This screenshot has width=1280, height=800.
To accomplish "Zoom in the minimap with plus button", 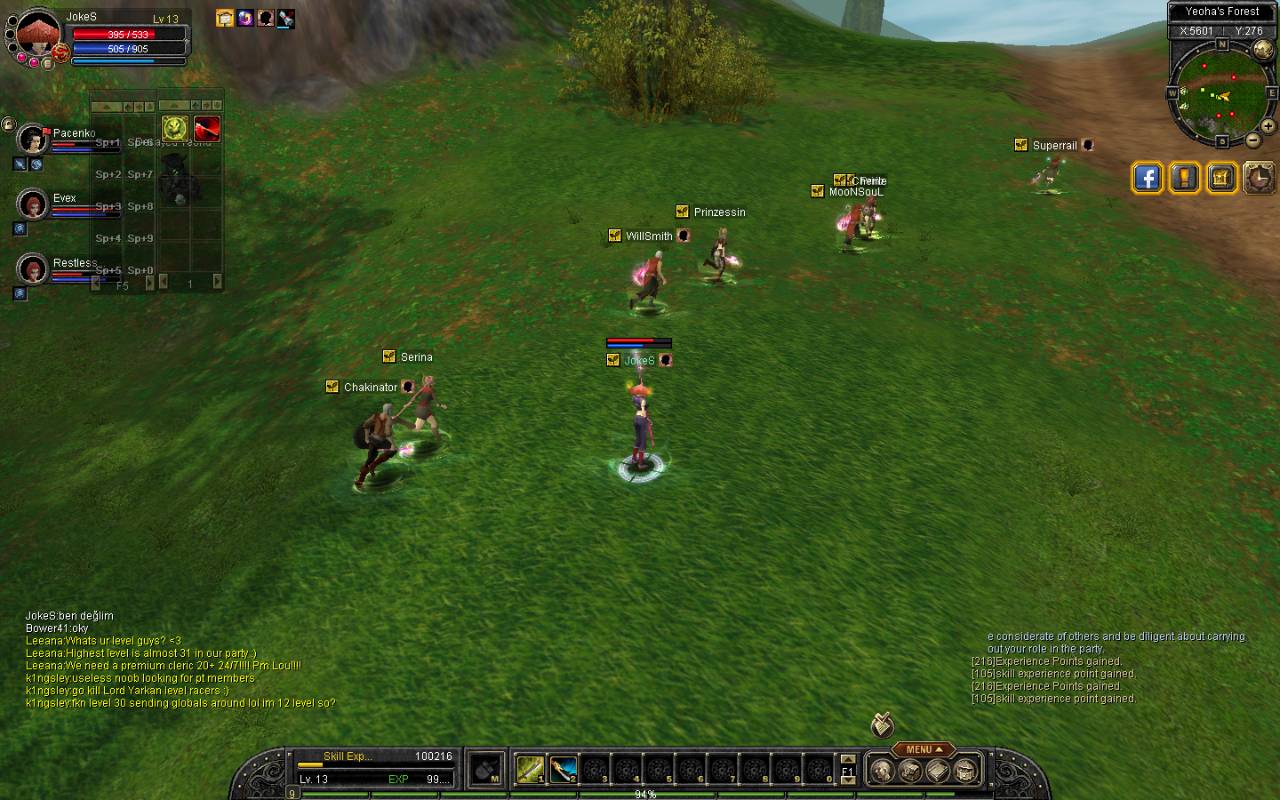I will pyautogui.click(x=1267, y=126).
